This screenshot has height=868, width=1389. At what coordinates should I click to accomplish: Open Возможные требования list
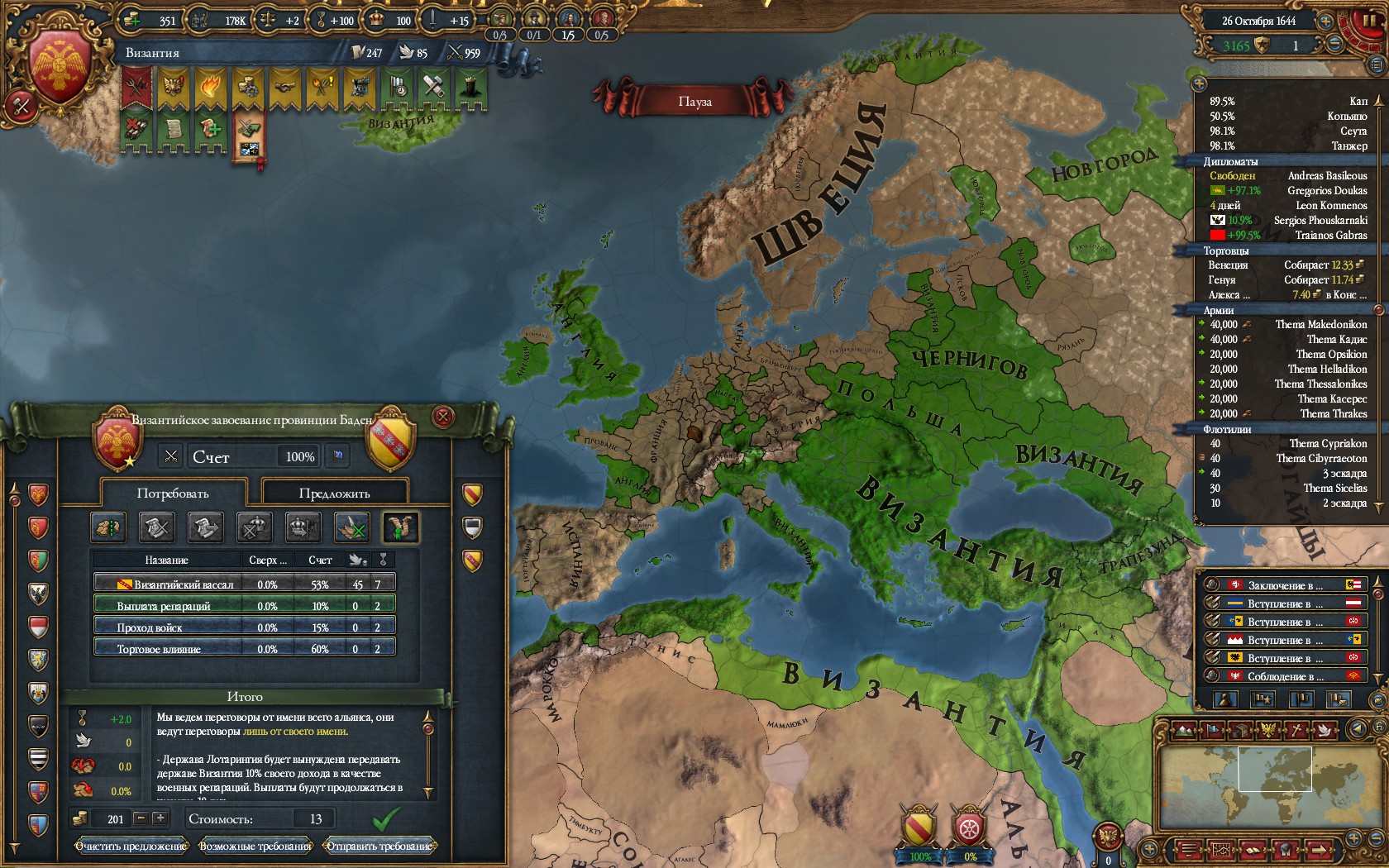pos(255,846)
